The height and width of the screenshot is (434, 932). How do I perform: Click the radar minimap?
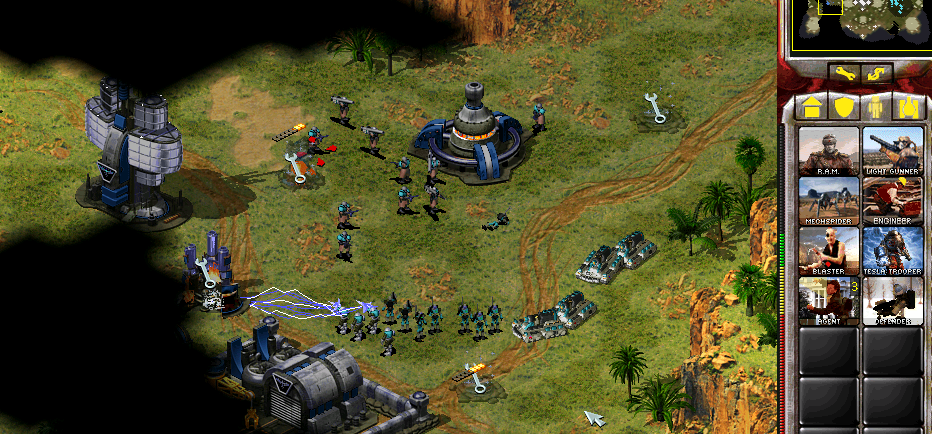[x=860, y=24]
